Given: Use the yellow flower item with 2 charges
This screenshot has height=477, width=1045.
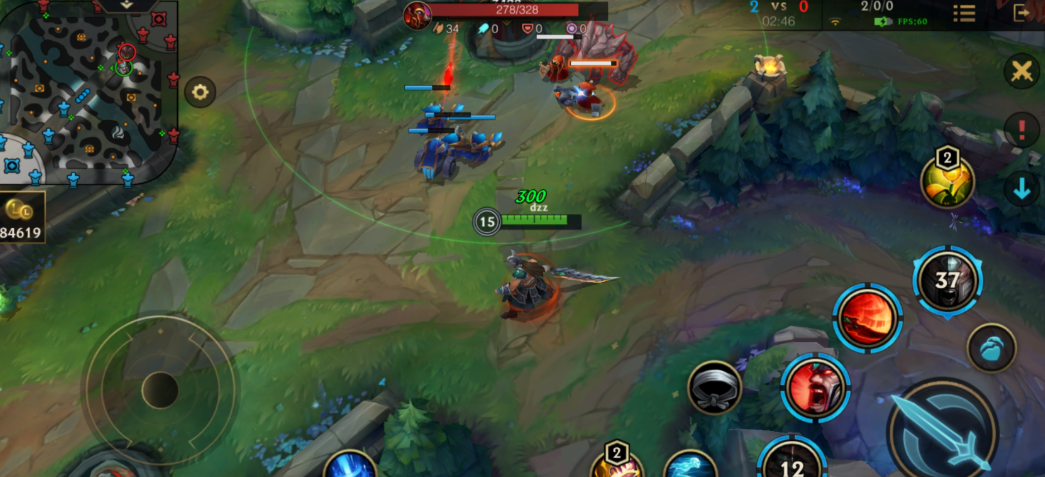Looking at the screenshot, I should click(947, 181).
